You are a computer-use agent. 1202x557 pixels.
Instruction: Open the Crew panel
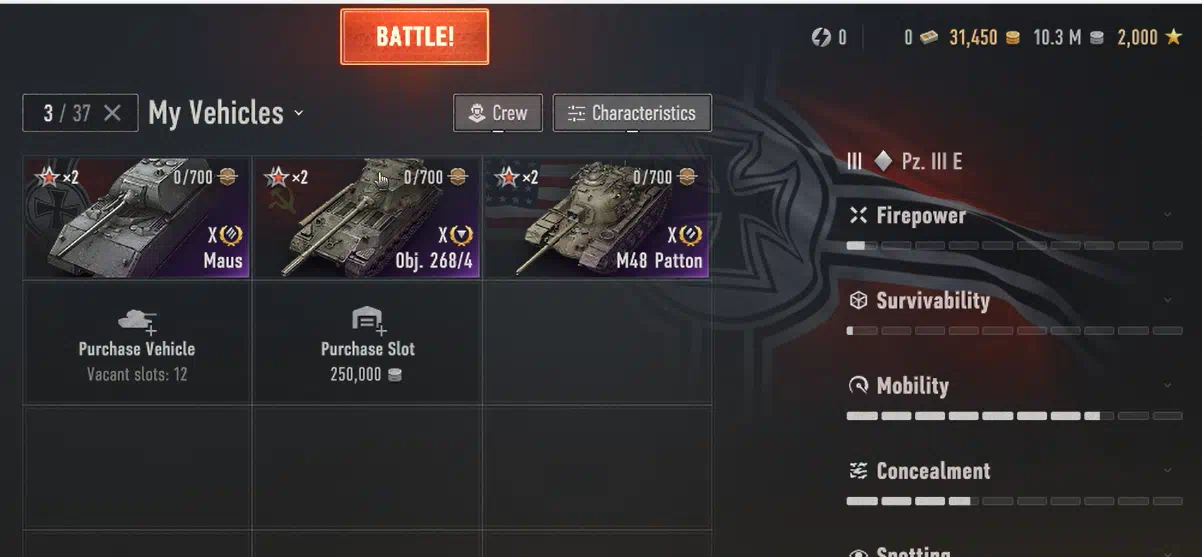click(498, 113)
